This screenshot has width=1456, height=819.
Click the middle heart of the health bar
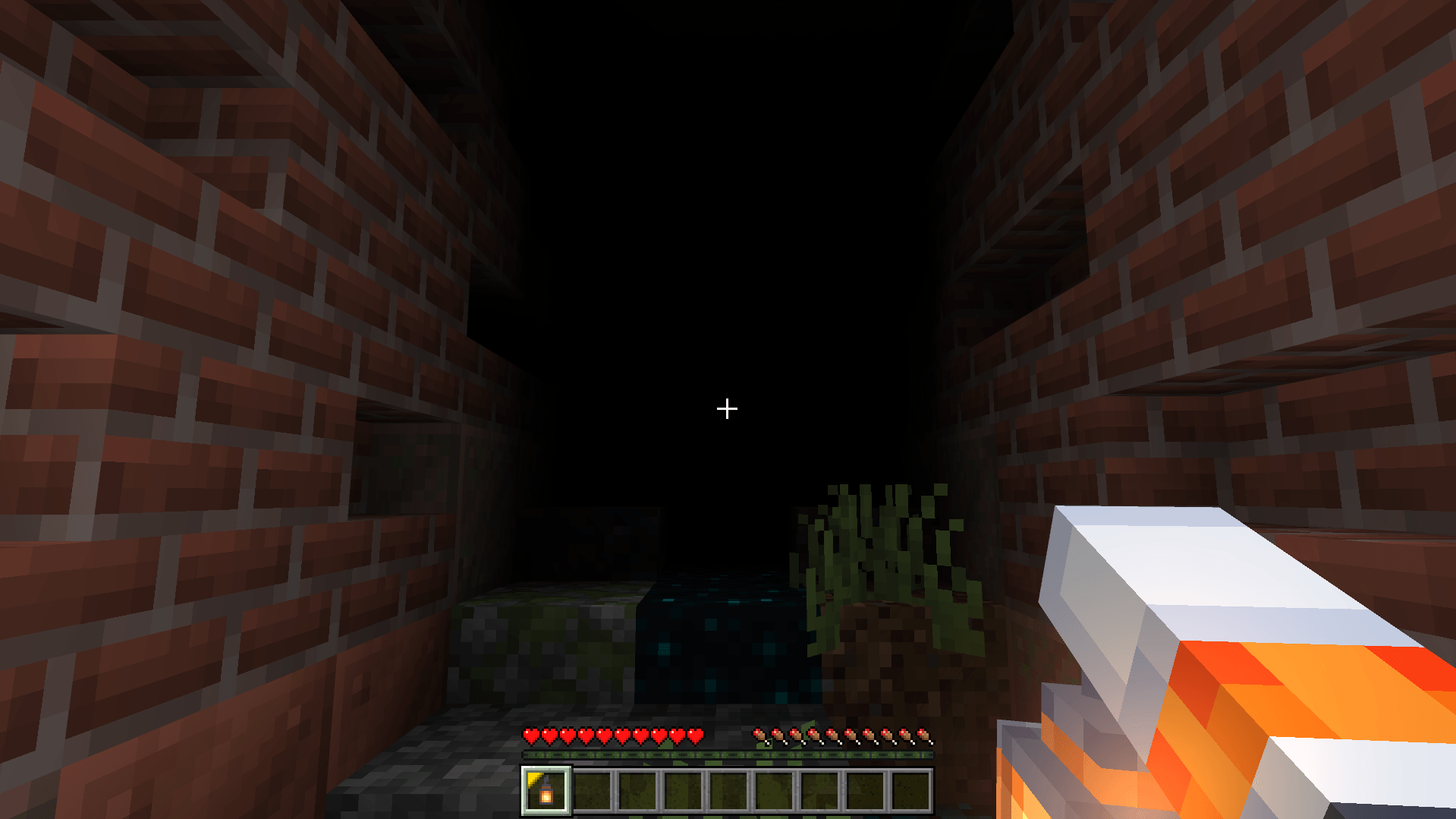(x=612, y=736)
